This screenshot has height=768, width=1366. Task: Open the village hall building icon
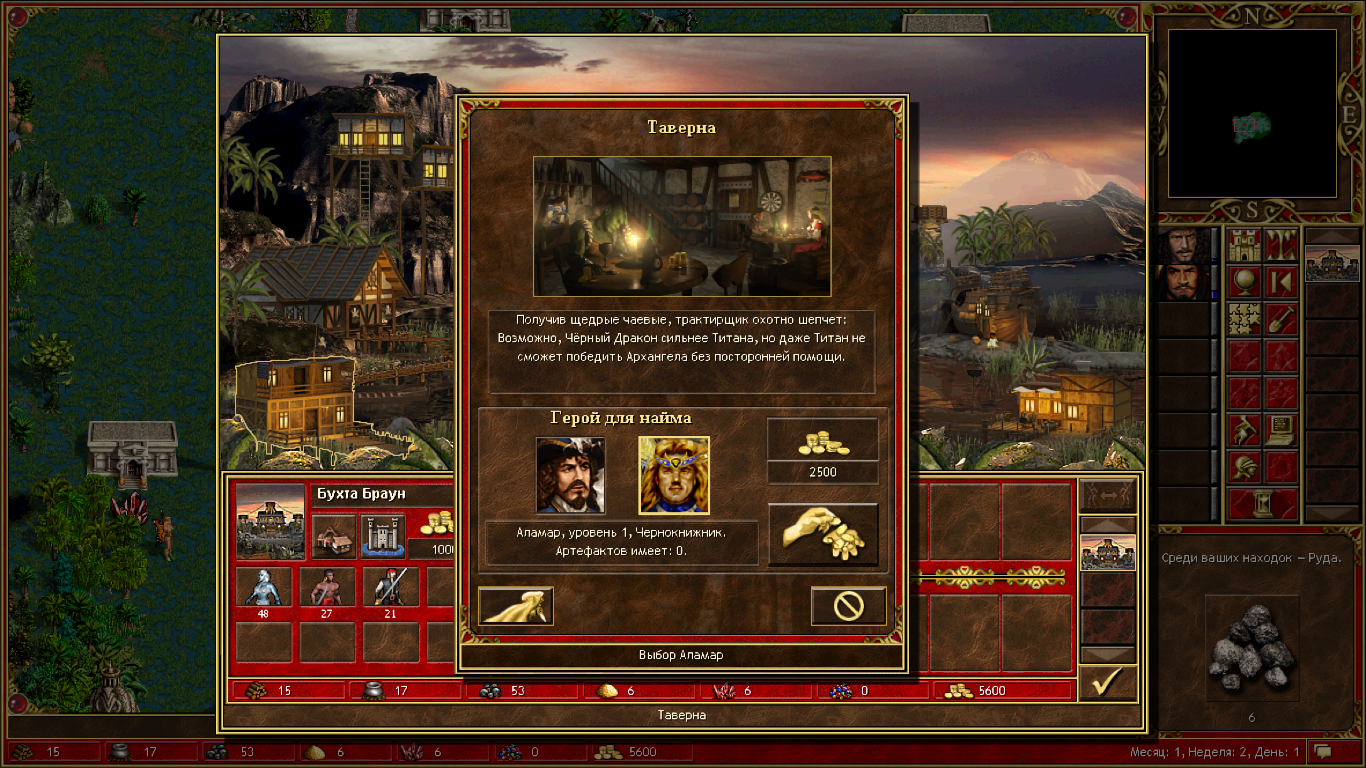pos(333,537)
